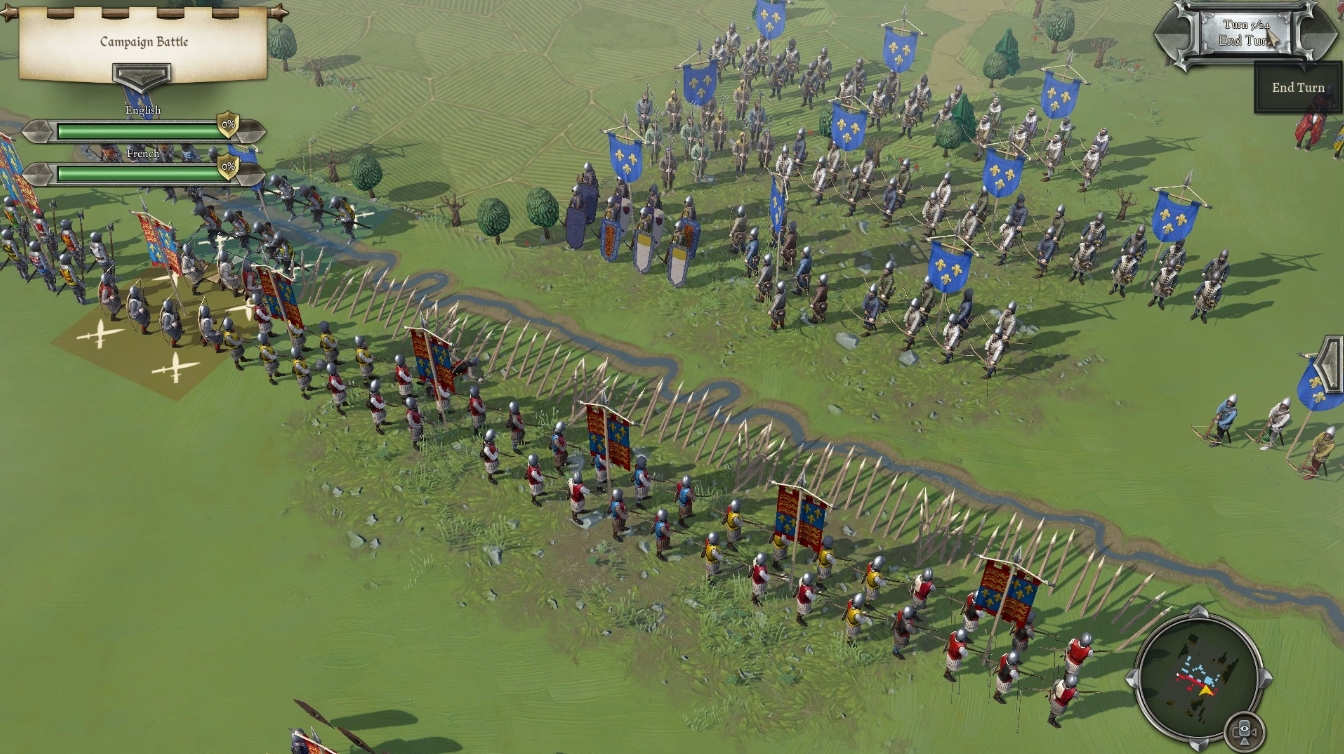Expand the arrow tab on the right screen edge
This screenshot has height=754, width=1344.
pyautogui.click(x=1328, y=360)
